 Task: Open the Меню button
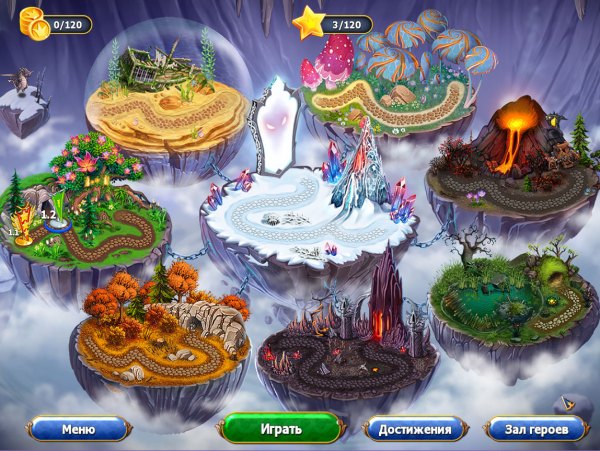pyautogui.click(x=78, y=429)
